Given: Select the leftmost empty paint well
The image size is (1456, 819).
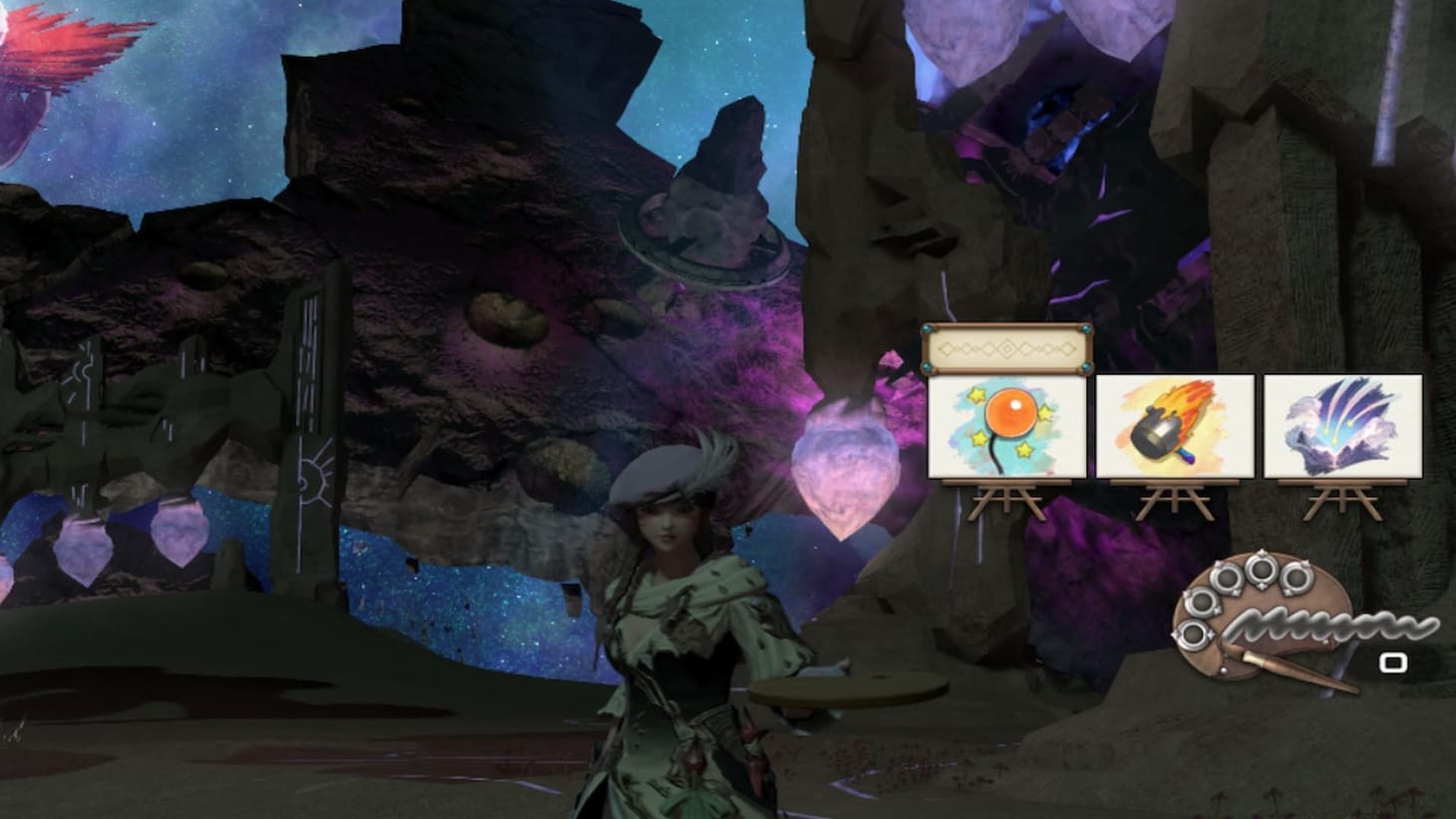Looking at the screenshot, I should coord(1194,634).
